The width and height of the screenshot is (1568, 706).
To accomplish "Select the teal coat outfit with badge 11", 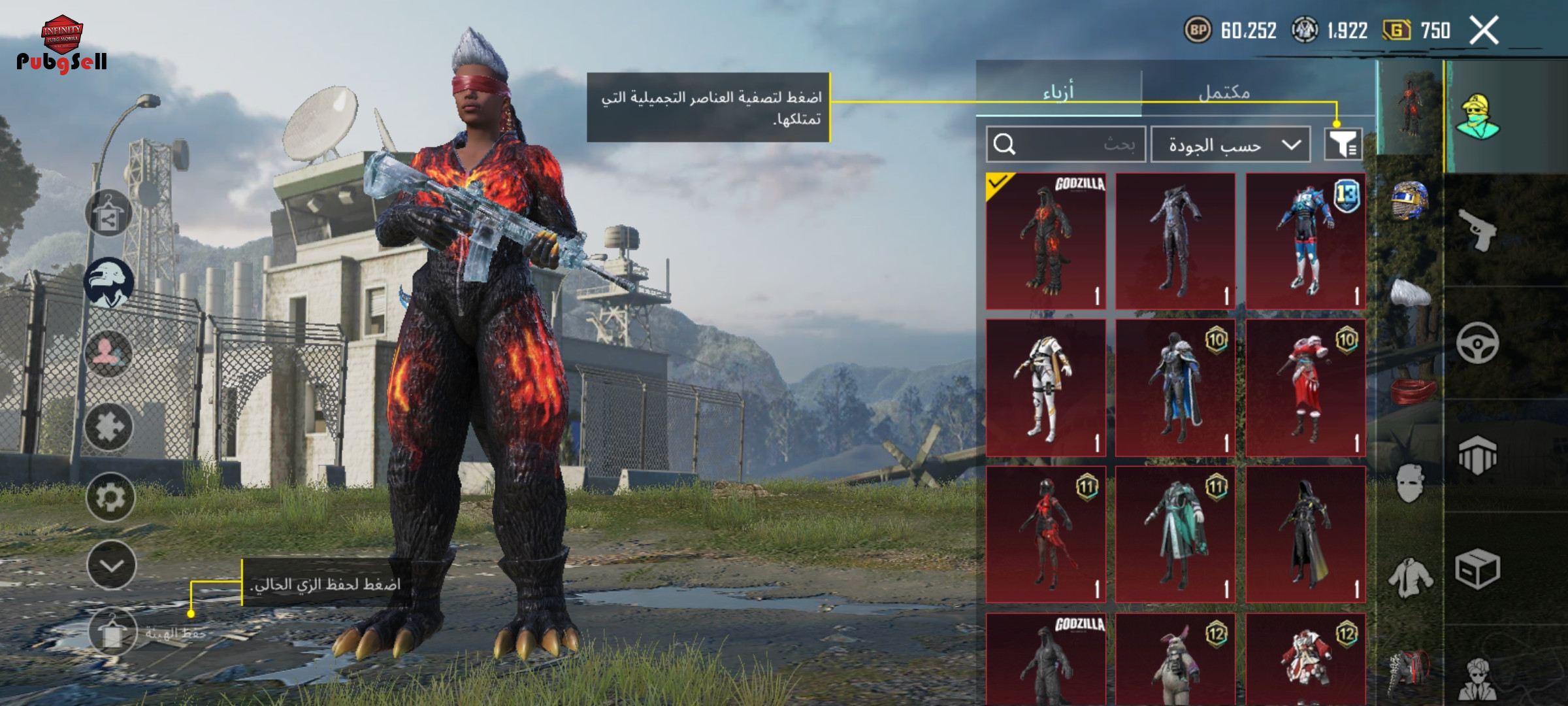I will [x=1175, y=535].
